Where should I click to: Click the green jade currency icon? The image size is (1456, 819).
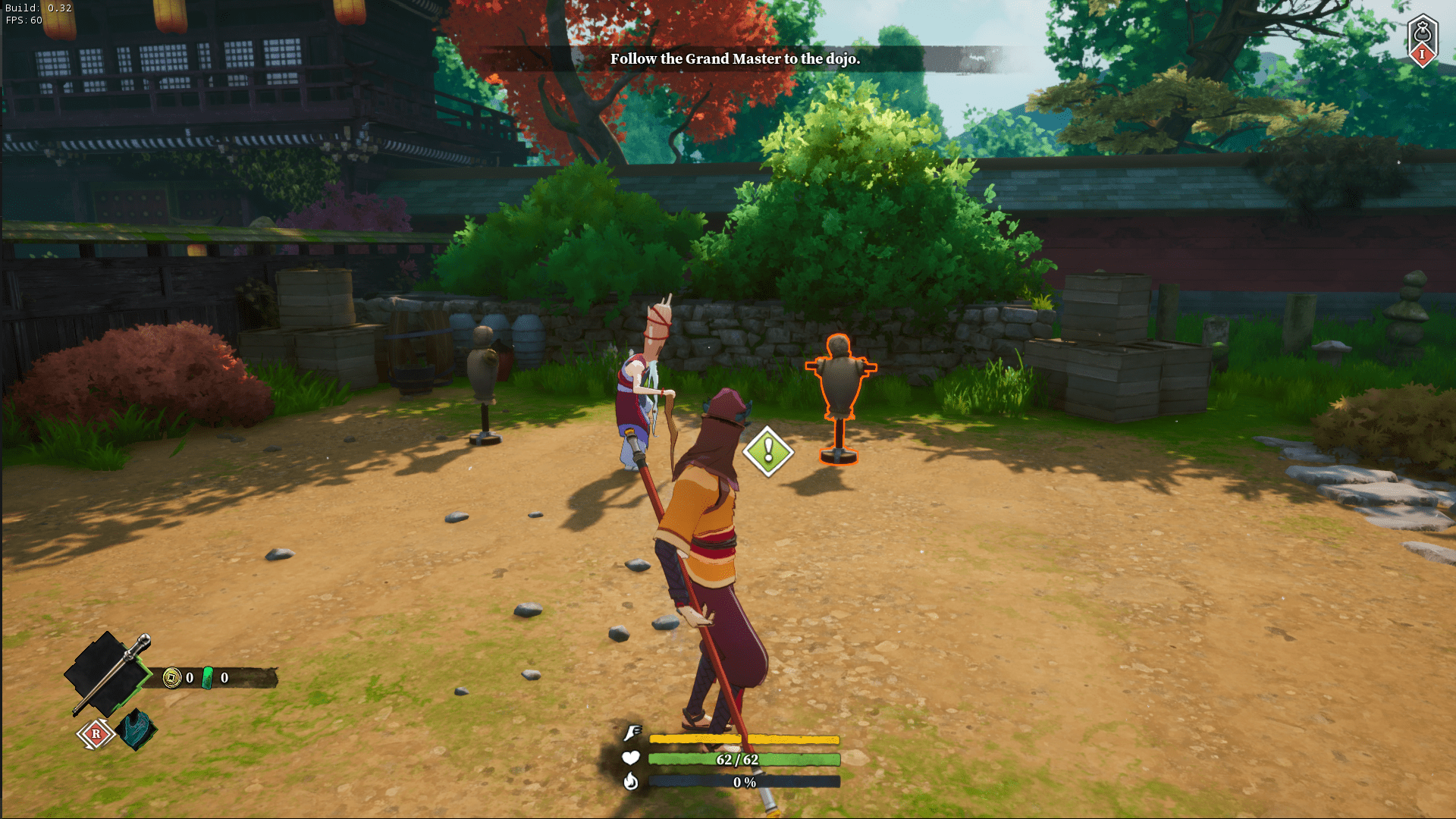click(208, 677)
